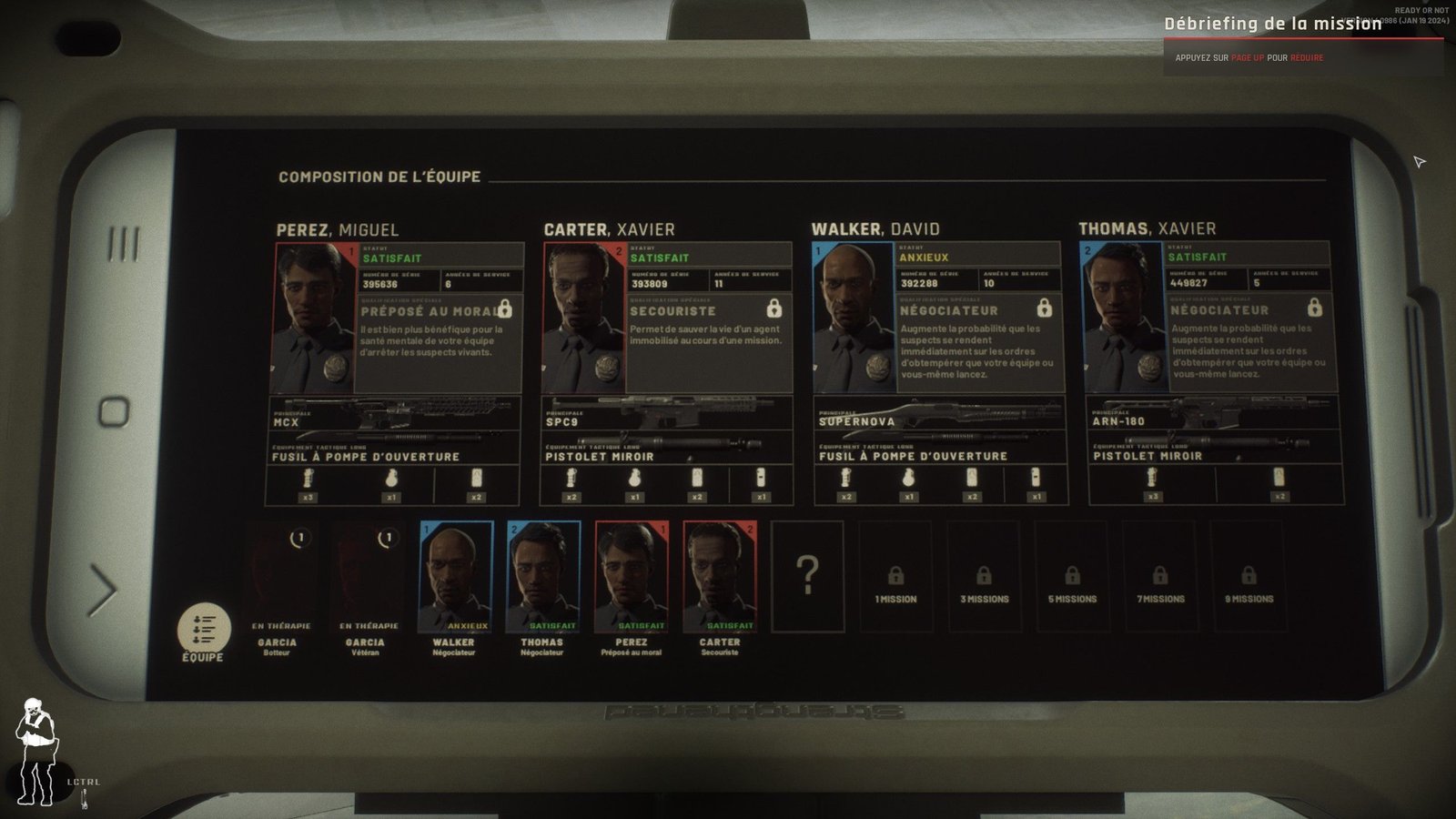Select David Walker's large officer portrait
This screenshot has width=1456, height=819.
[853, 317]
